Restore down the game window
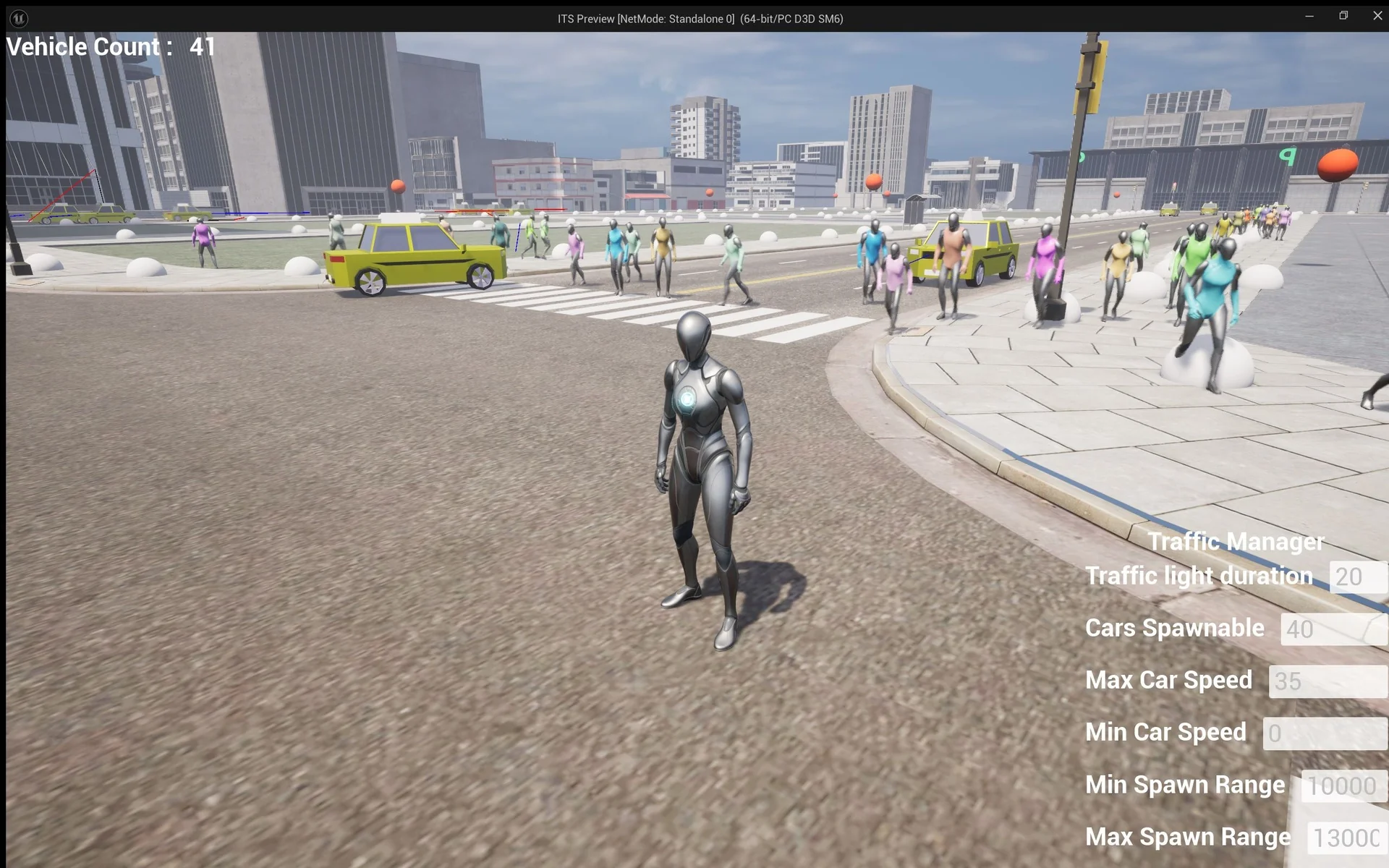Viewport: 1389px width, 868px height. 1343,16
